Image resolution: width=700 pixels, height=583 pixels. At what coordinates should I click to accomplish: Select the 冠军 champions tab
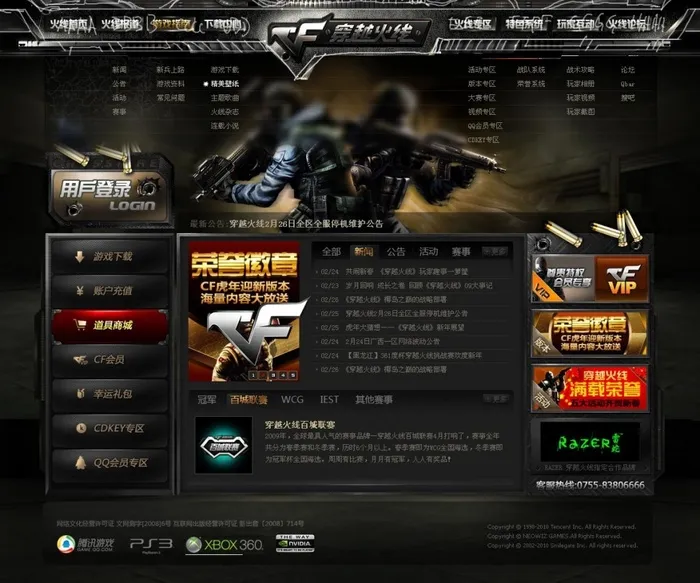pos(206,399)
